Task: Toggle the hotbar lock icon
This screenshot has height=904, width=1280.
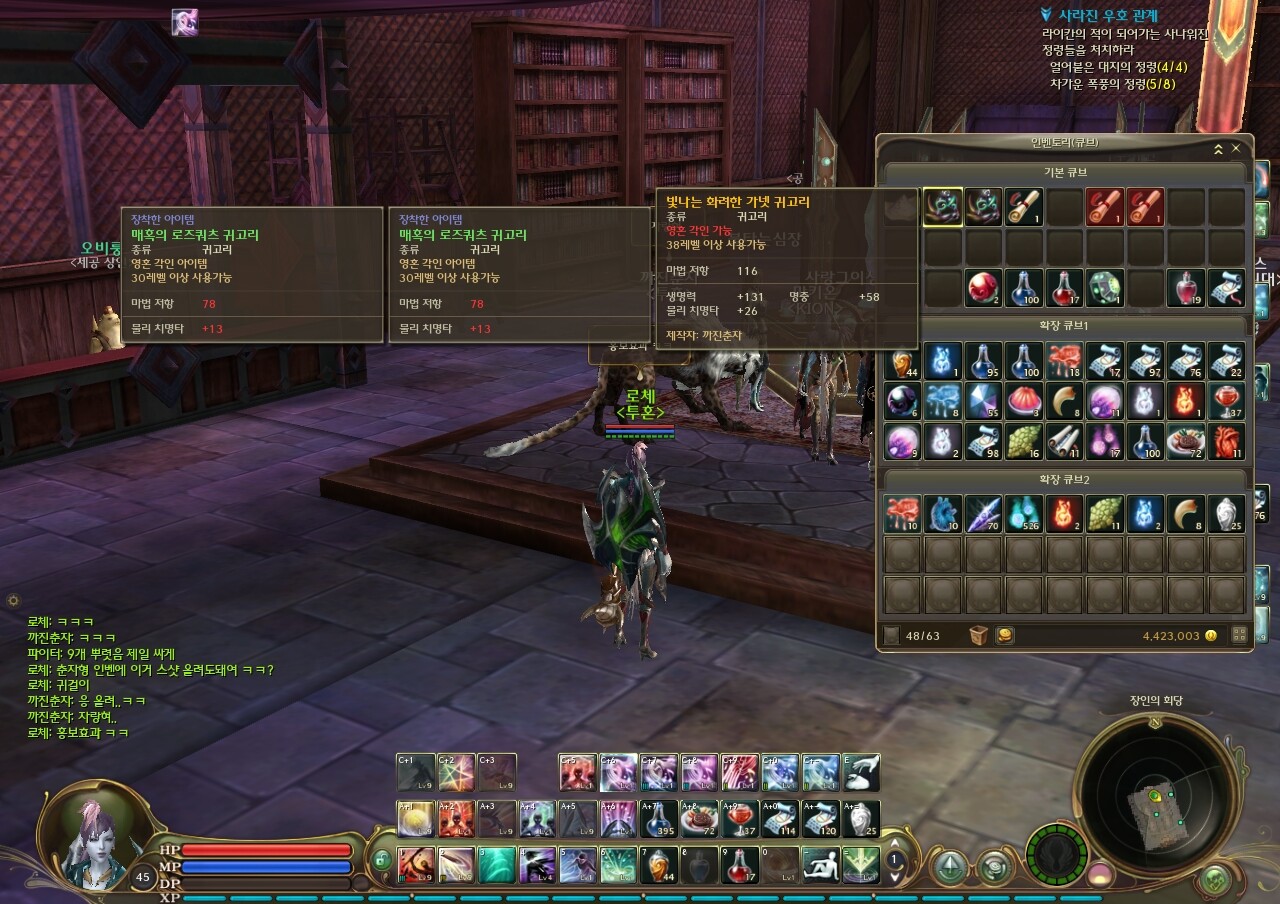Action: point(381,859)
